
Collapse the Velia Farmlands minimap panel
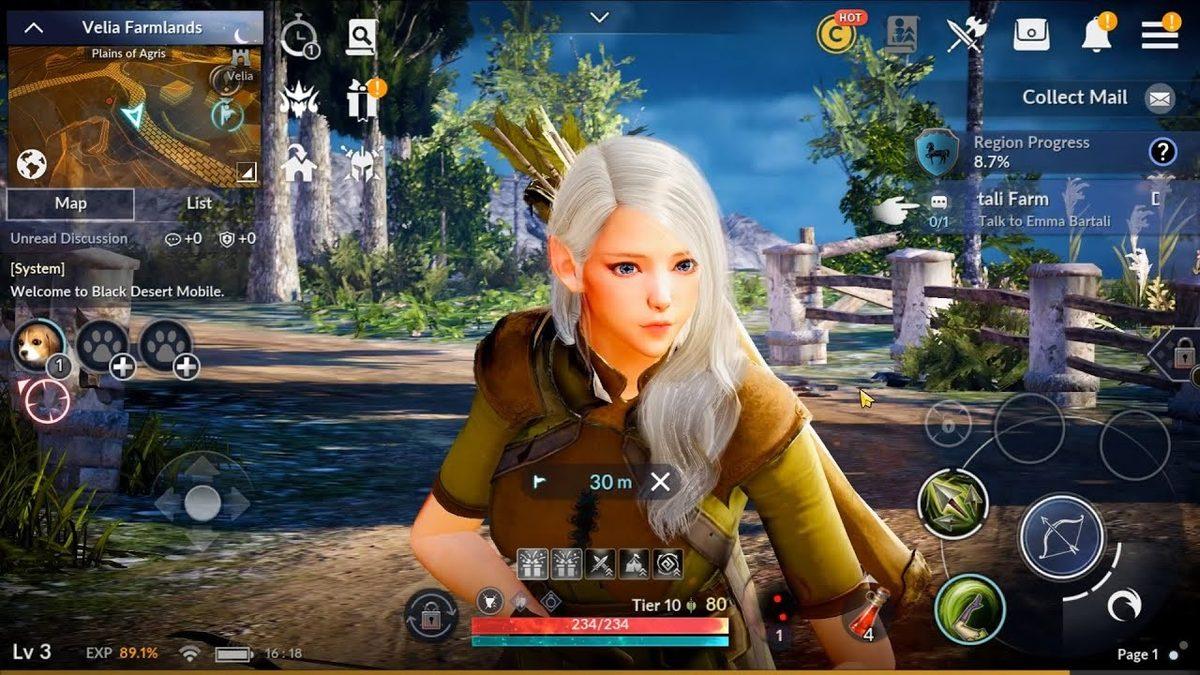(x=33, y=28)
